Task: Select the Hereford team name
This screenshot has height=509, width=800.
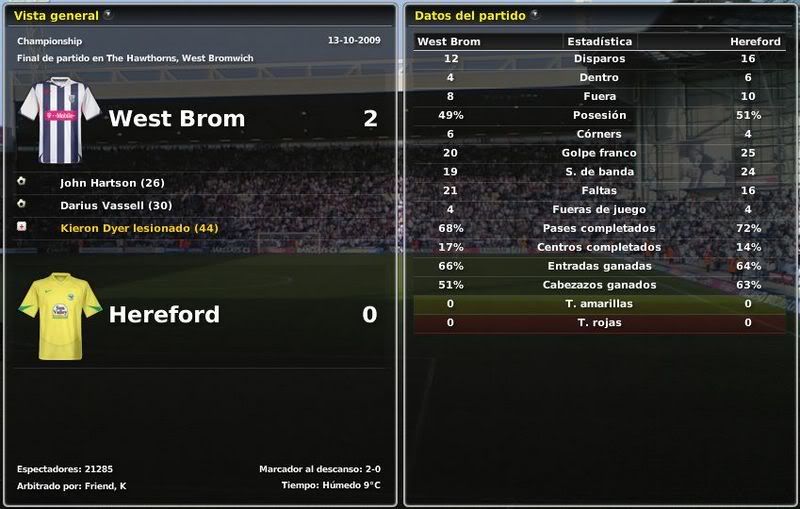Action: coord(164,314)
